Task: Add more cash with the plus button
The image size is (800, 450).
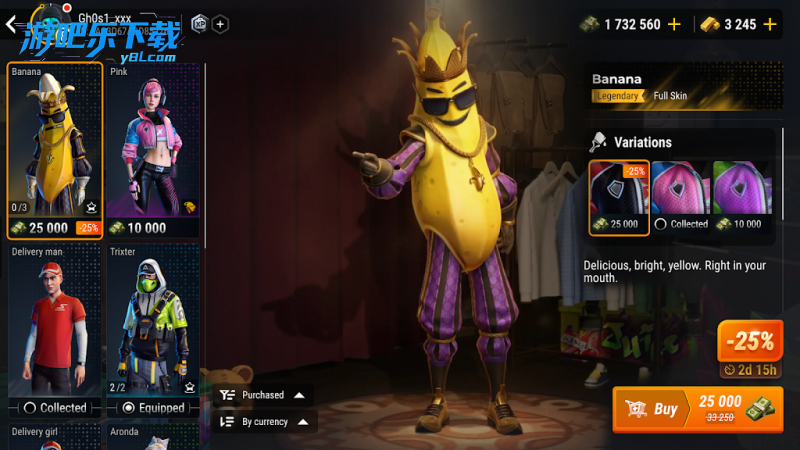Action: [x=674, y=24]
